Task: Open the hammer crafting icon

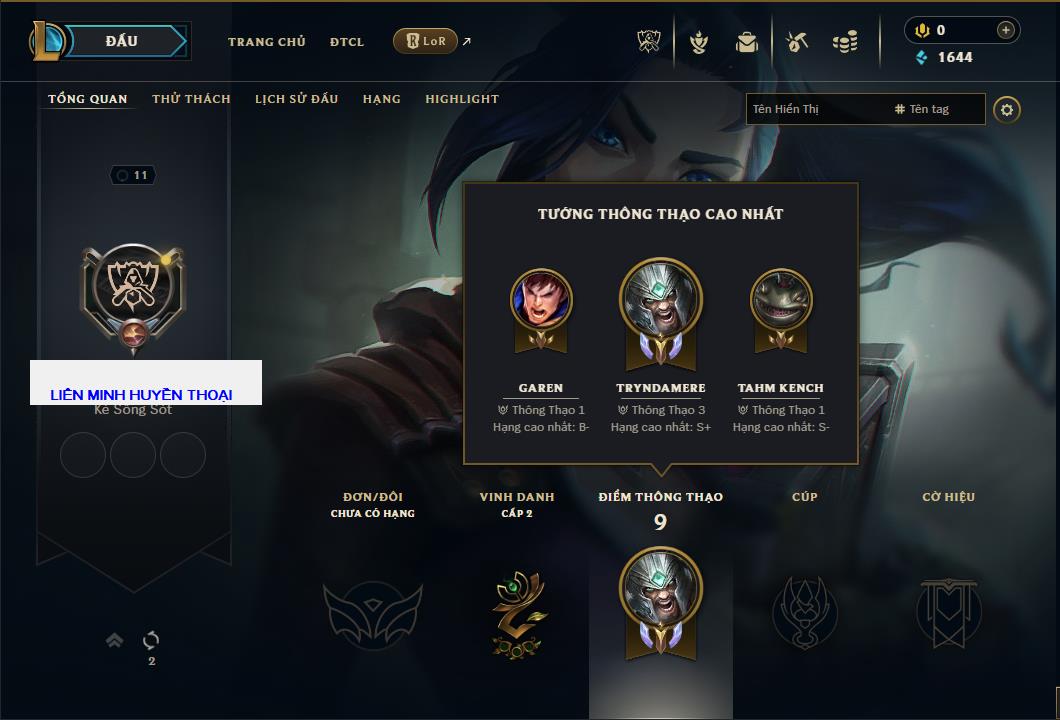Action: [x=797, y=42]
